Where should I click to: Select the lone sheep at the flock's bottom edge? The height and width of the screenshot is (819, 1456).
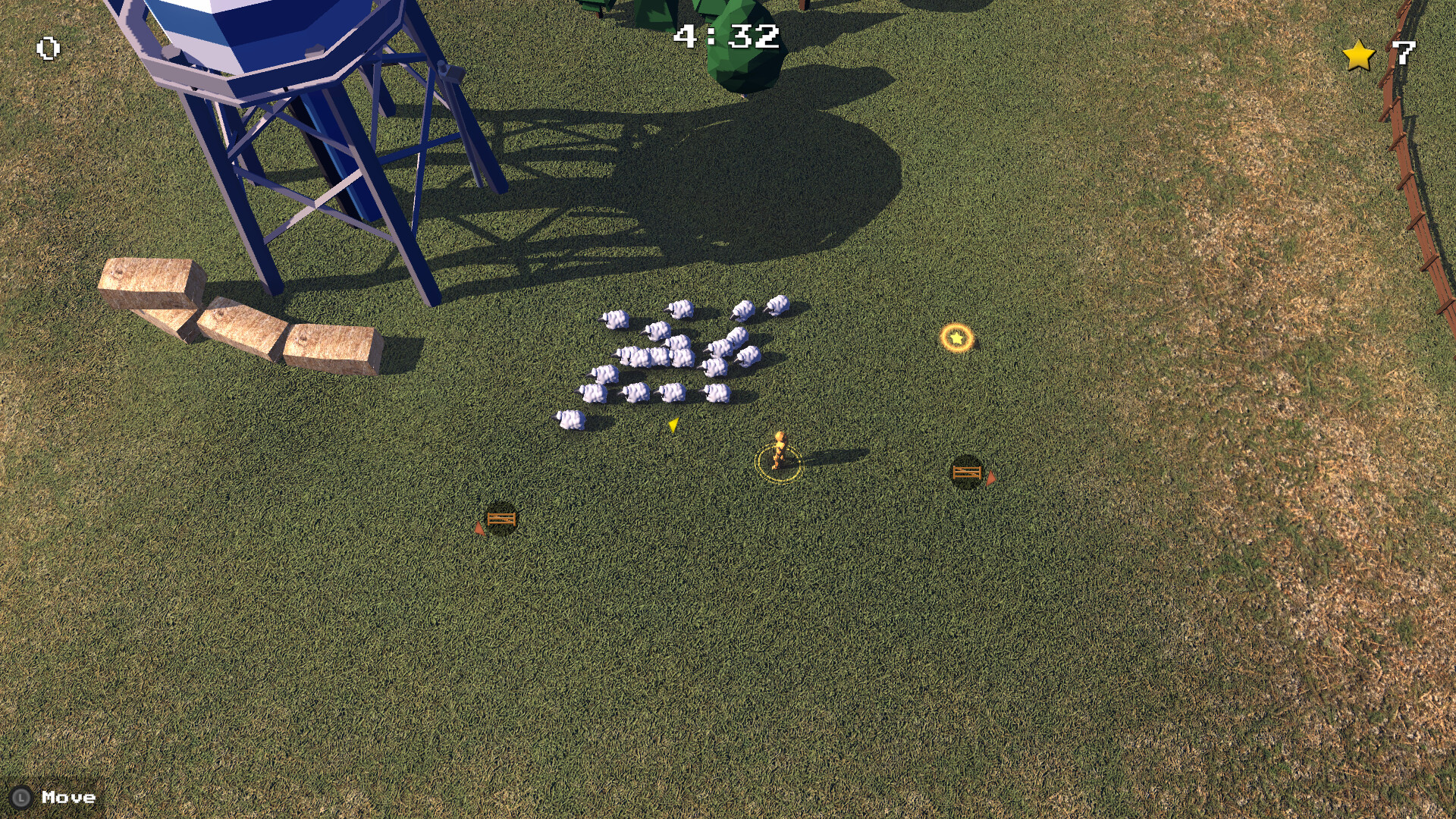click(x=572, y=420)
